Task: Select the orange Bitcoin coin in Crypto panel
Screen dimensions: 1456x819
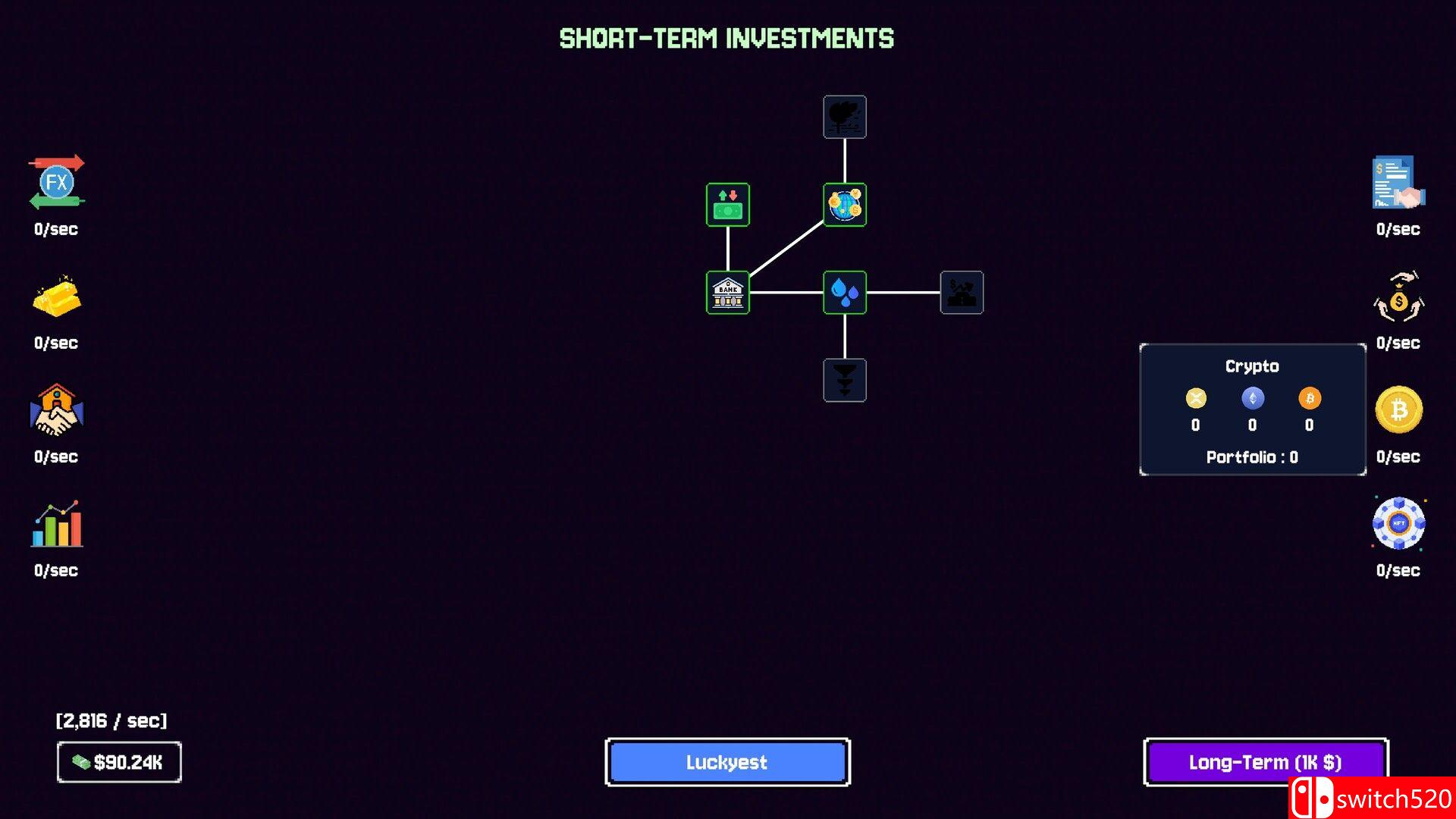Action: [1310, 398]
